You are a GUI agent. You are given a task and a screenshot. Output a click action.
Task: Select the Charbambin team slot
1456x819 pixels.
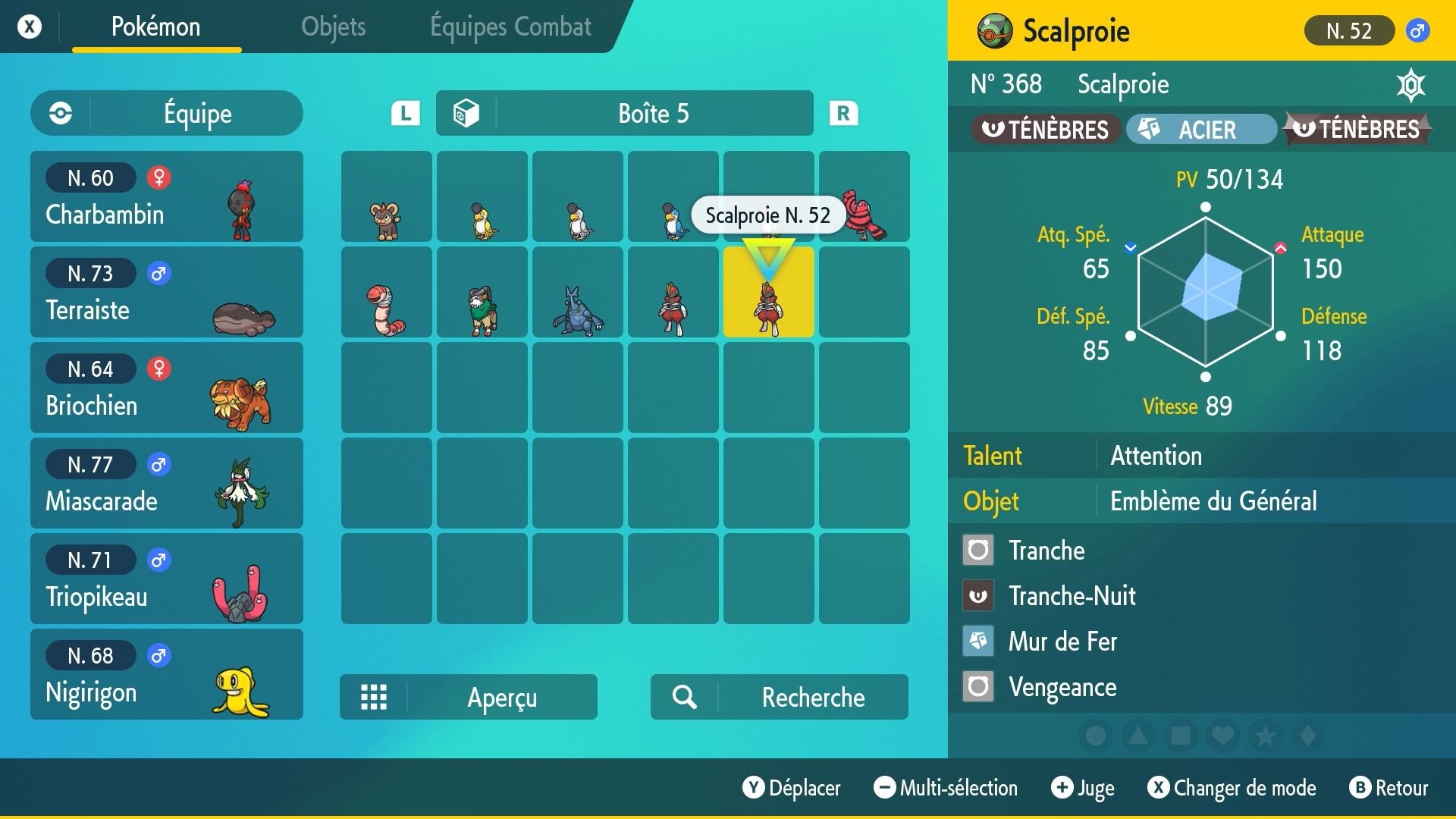pos(166,196)
